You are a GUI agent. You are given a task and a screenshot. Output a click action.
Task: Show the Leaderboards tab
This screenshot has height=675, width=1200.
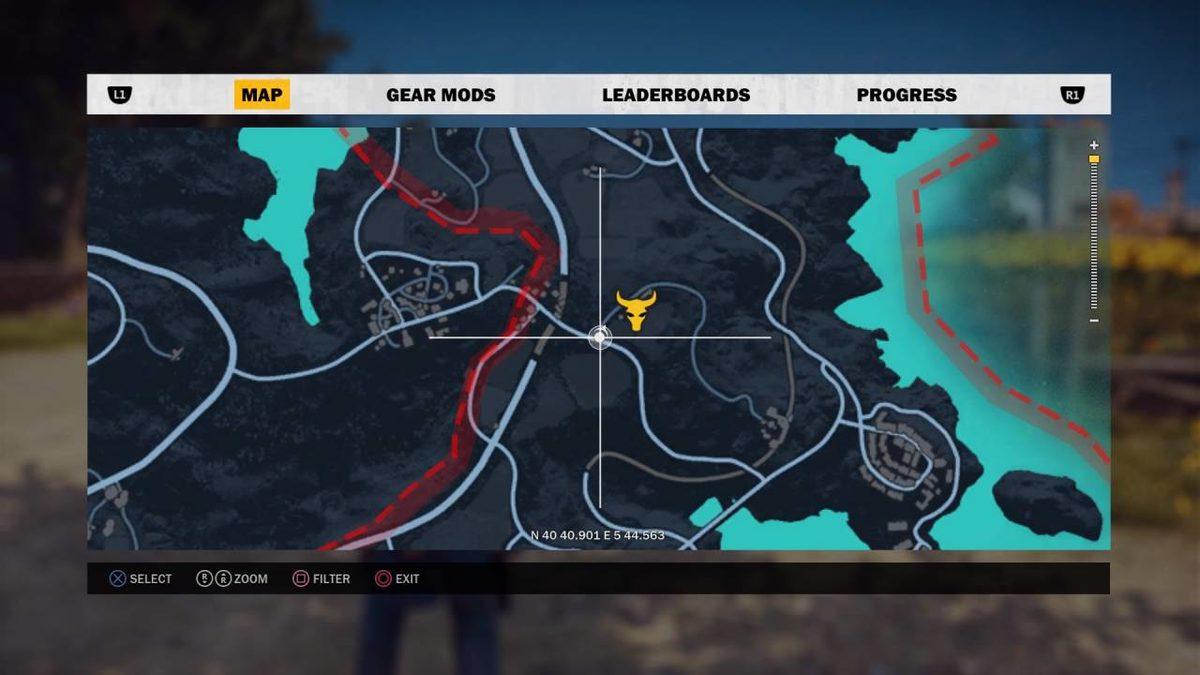coord(675,95)
